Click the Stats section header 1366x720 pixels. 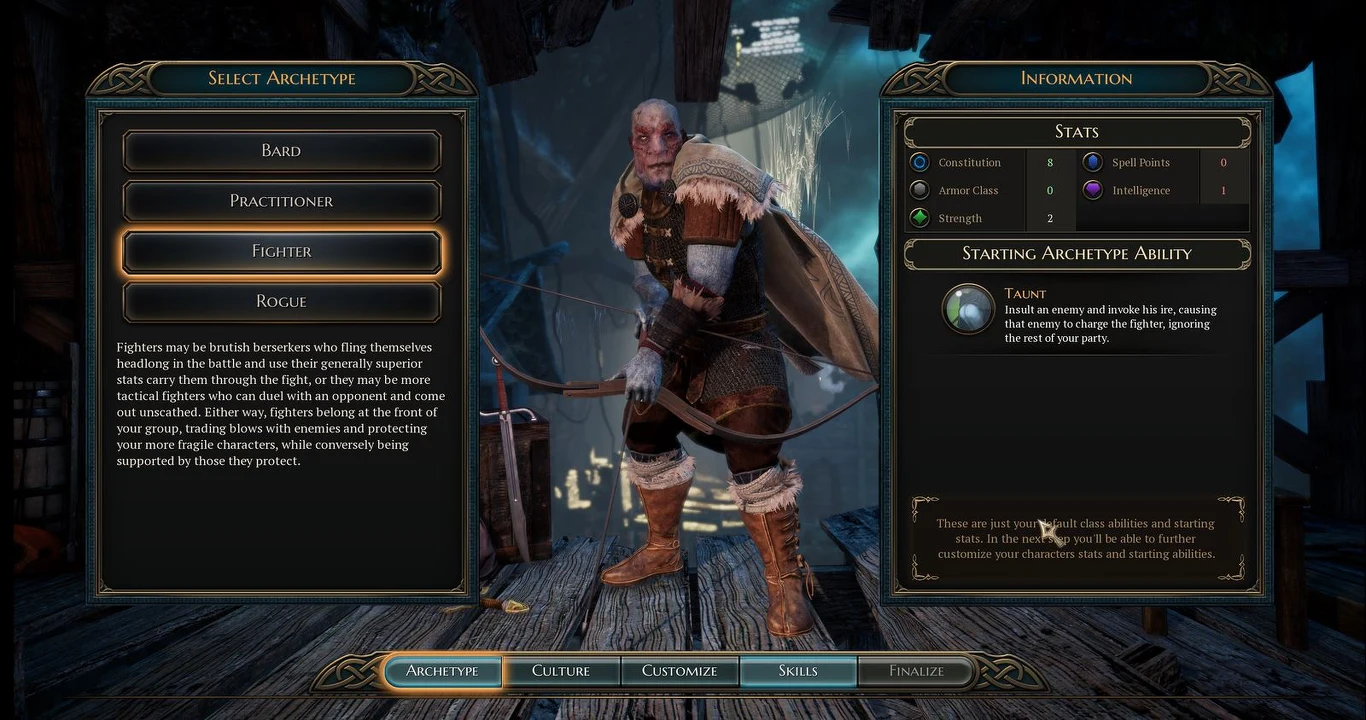point(1076,131)
